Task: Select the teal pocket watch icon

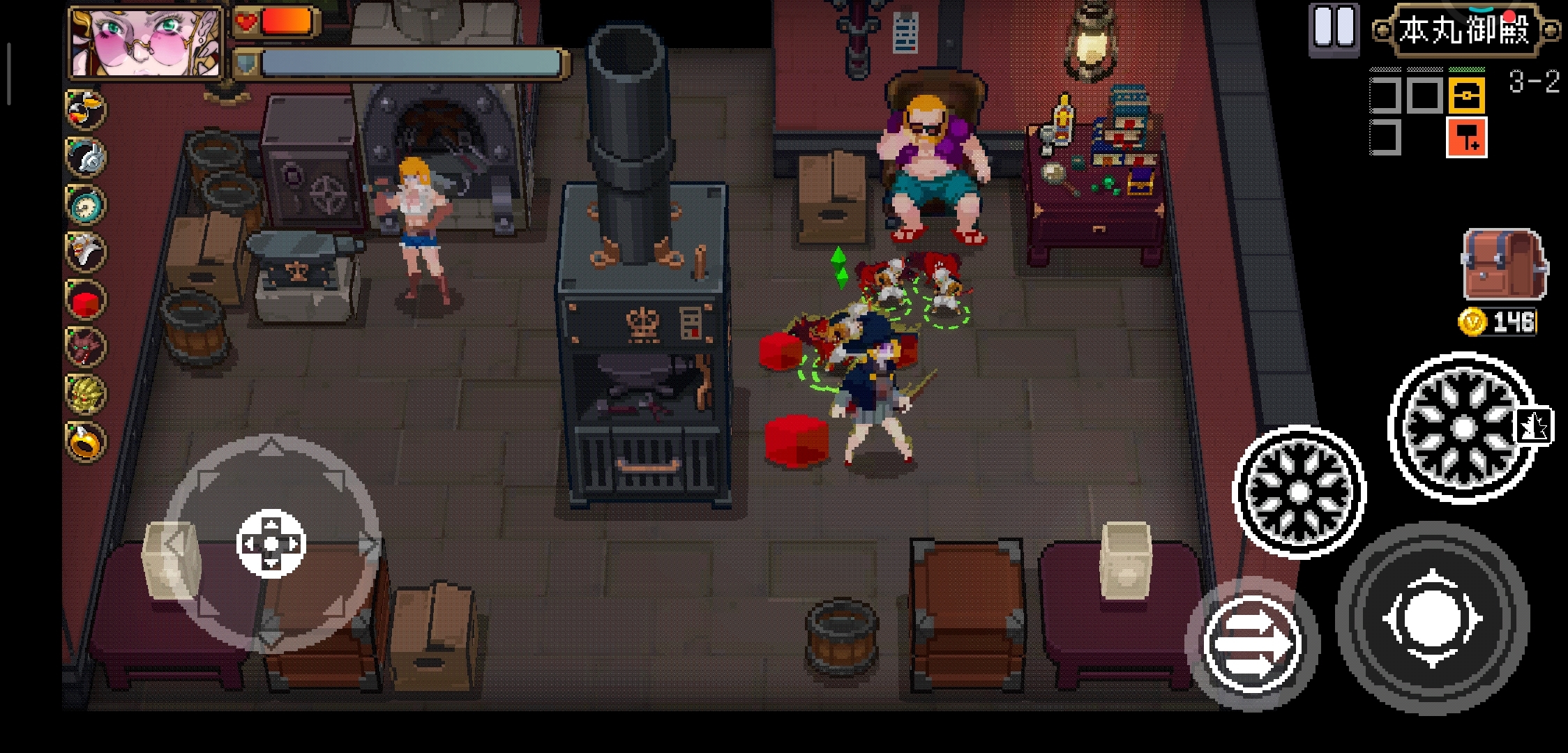Action: pos(85,204)
